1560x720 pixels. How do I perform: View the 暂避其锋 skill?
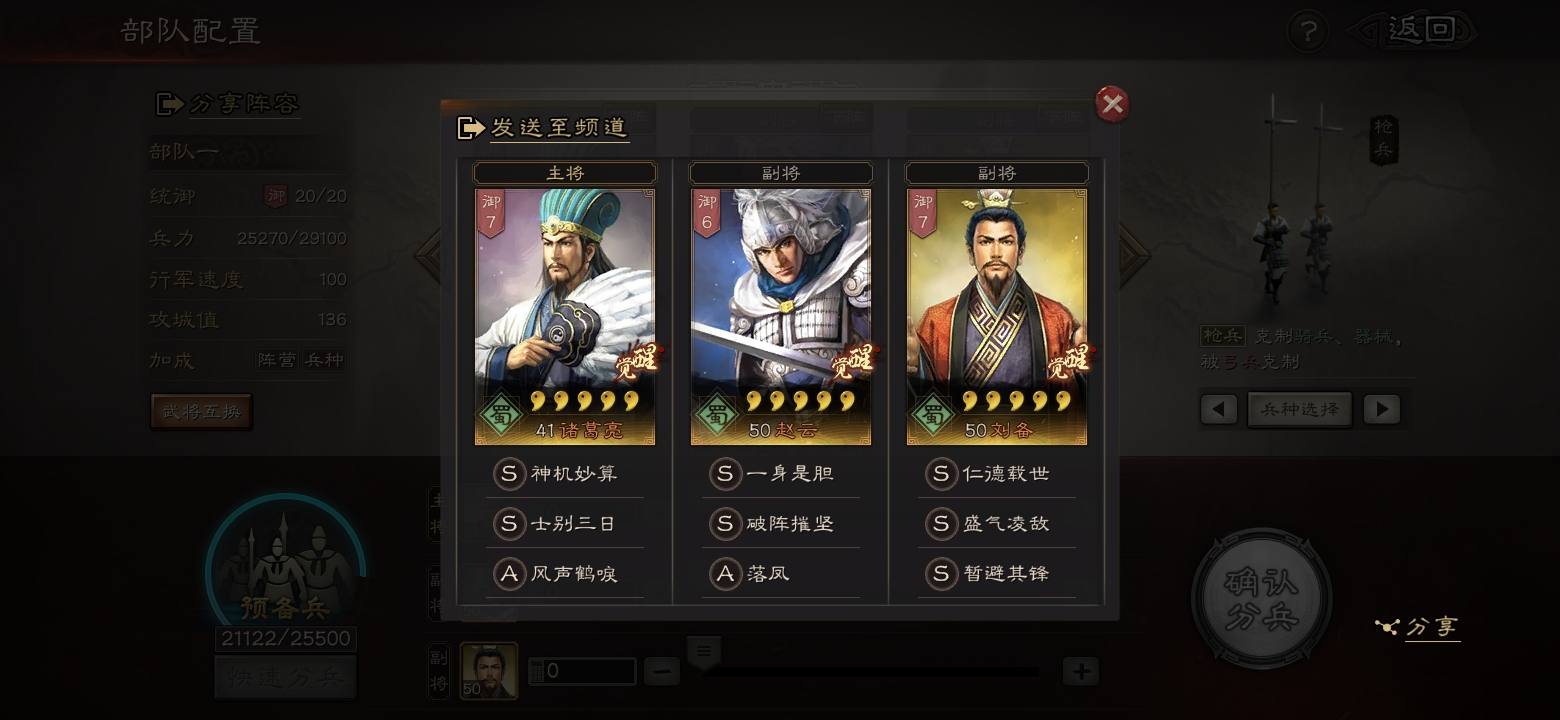click(x=998, y=574)
